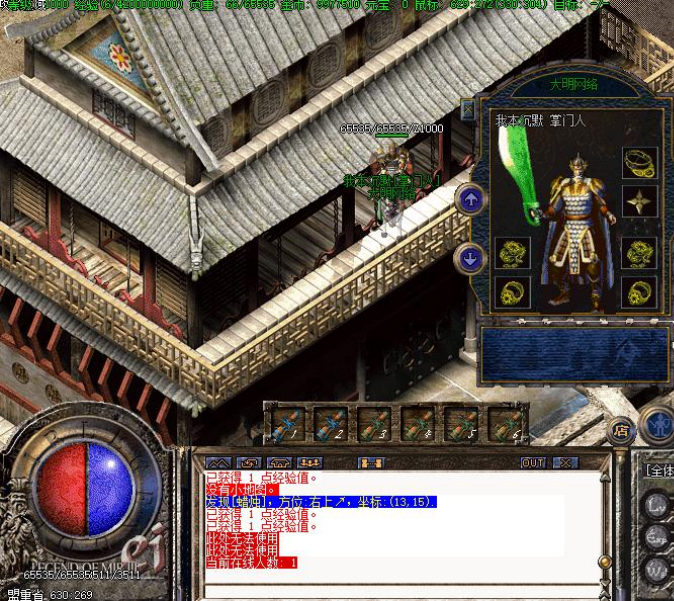Use the scroll in hotbar slot 4
674x601 pixels.
418,424
